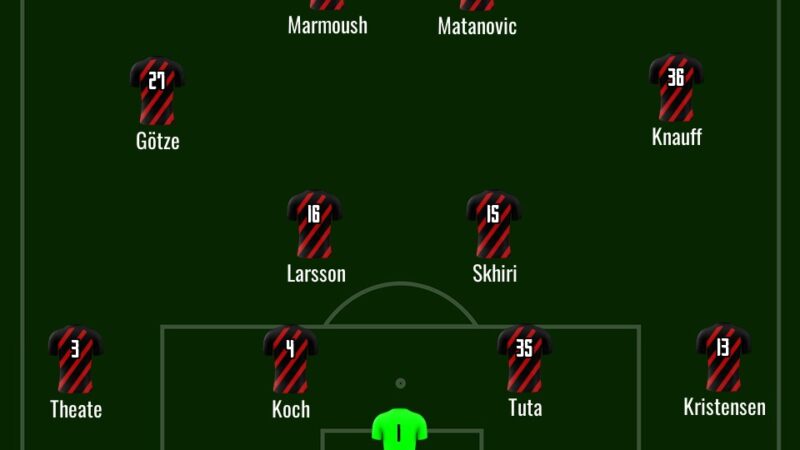Select Skhiri's number 15 shirt

click(x=494, y=224)
